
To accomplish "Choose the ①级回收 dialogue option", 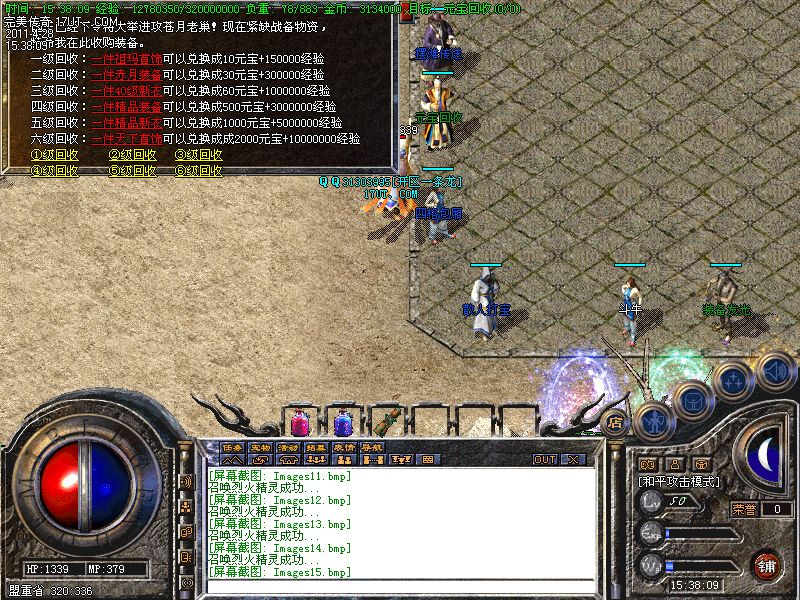I will coord(55,155).
